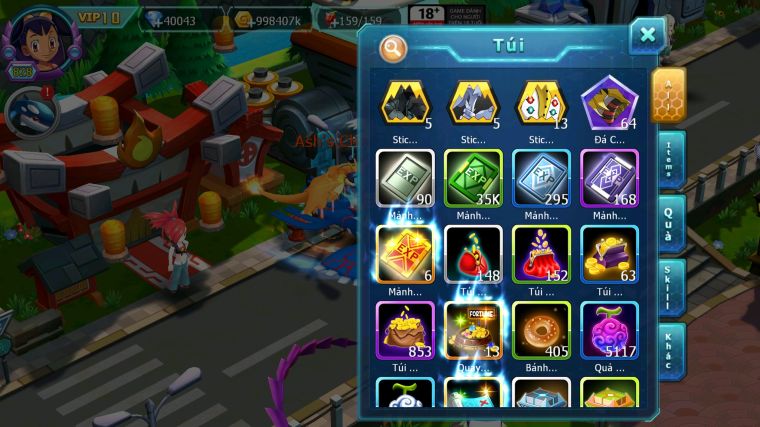Open the magnifying glass search in Túi
Image resolution: width=760 pixels, height=427 pixels.
click(393, 47)
